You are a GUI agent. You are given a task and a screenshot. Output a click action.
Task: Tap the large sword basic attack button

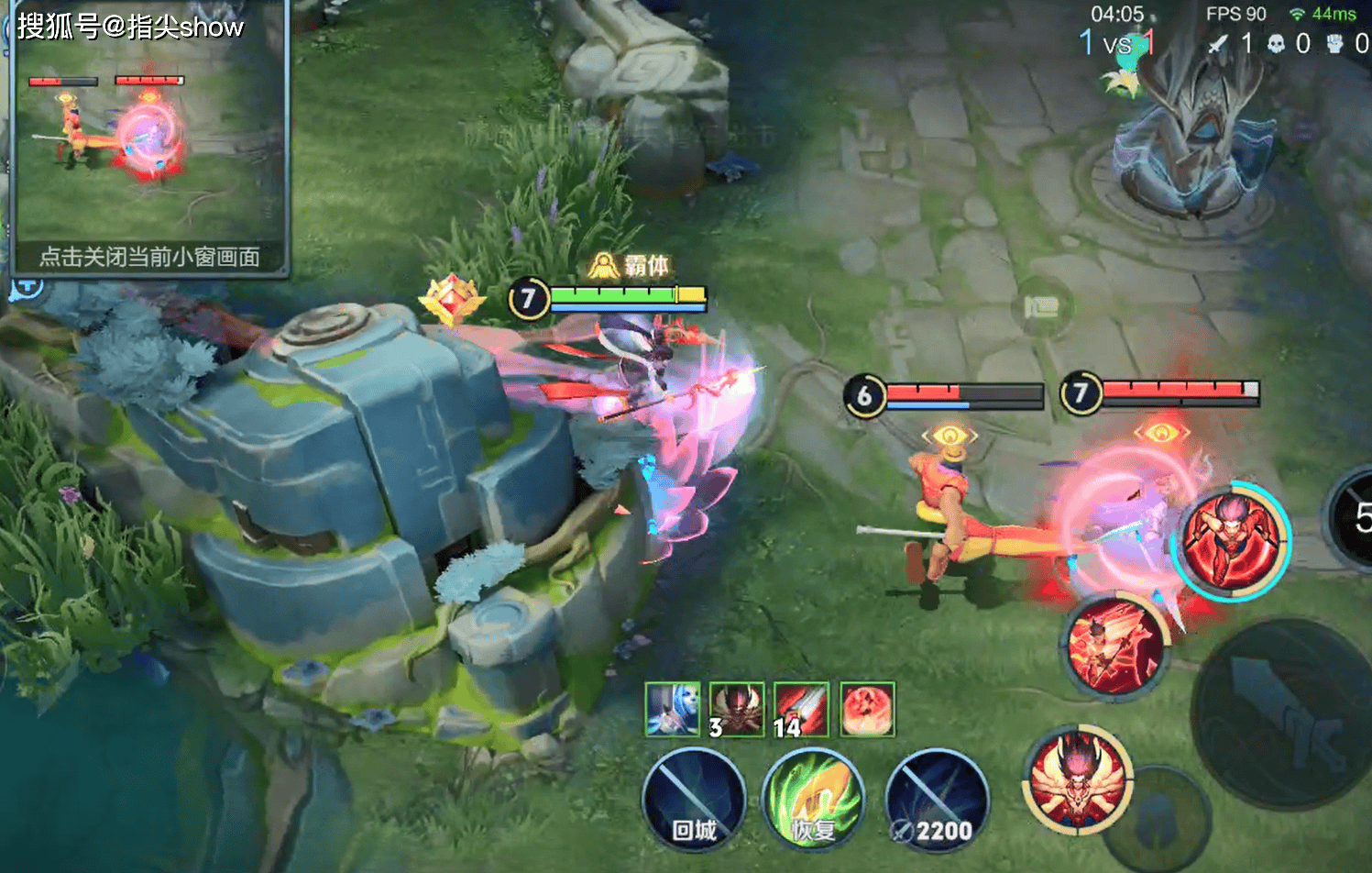pos(1285,713)
